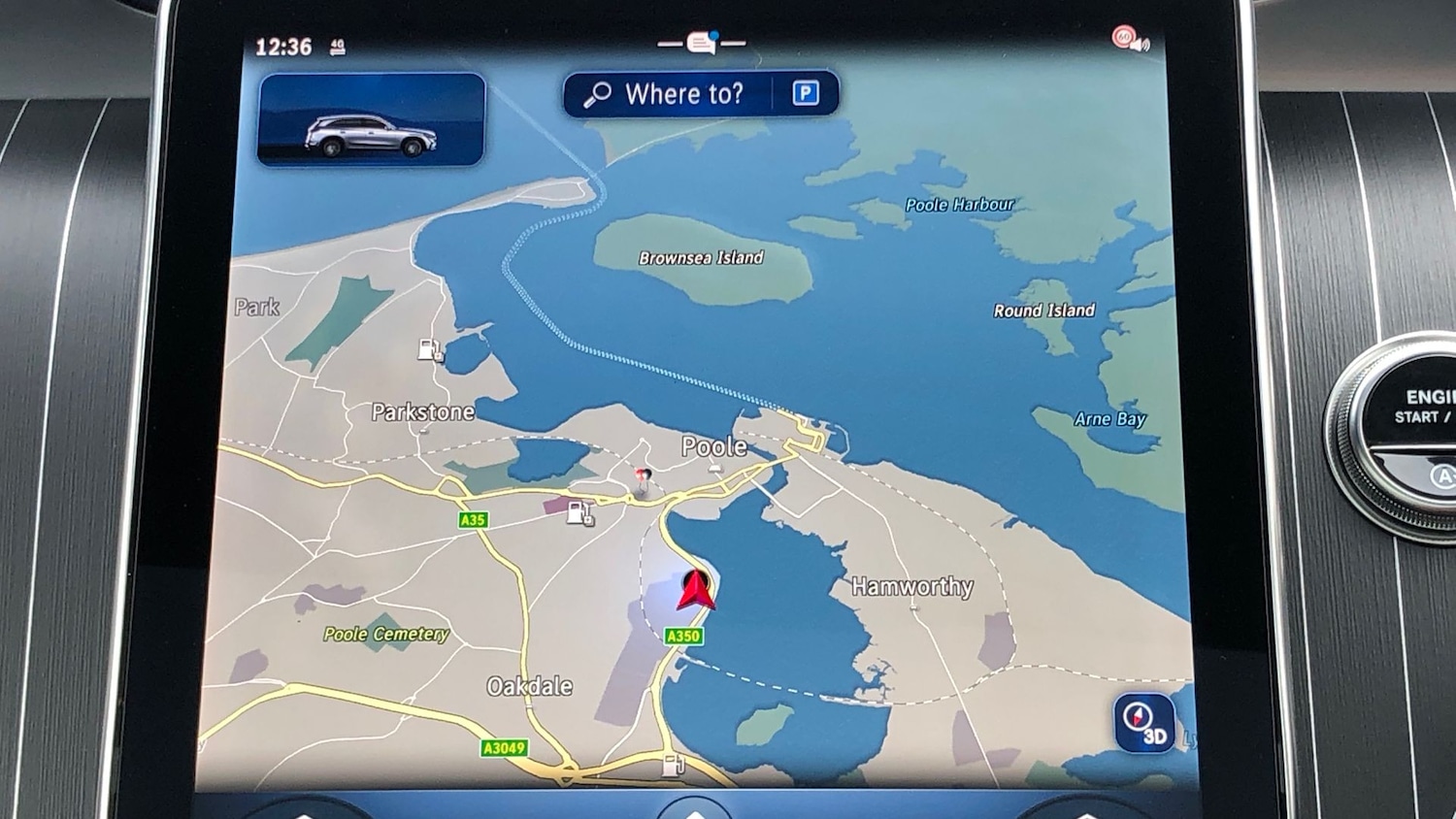Image resolution: width=1456 pixels, height=819 pixels.
Task: Select the vehicle image tile
Action: [371, 120]
